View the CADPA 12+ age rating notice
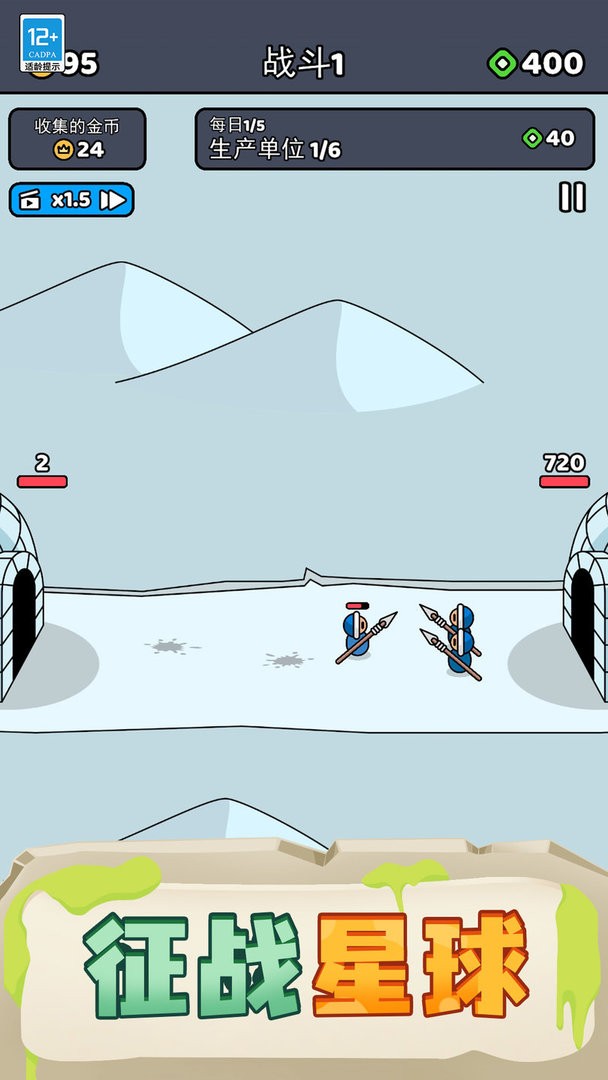The width and height of the screenshot is (608, 1080). pyautogui.click(x=42, y=43)
